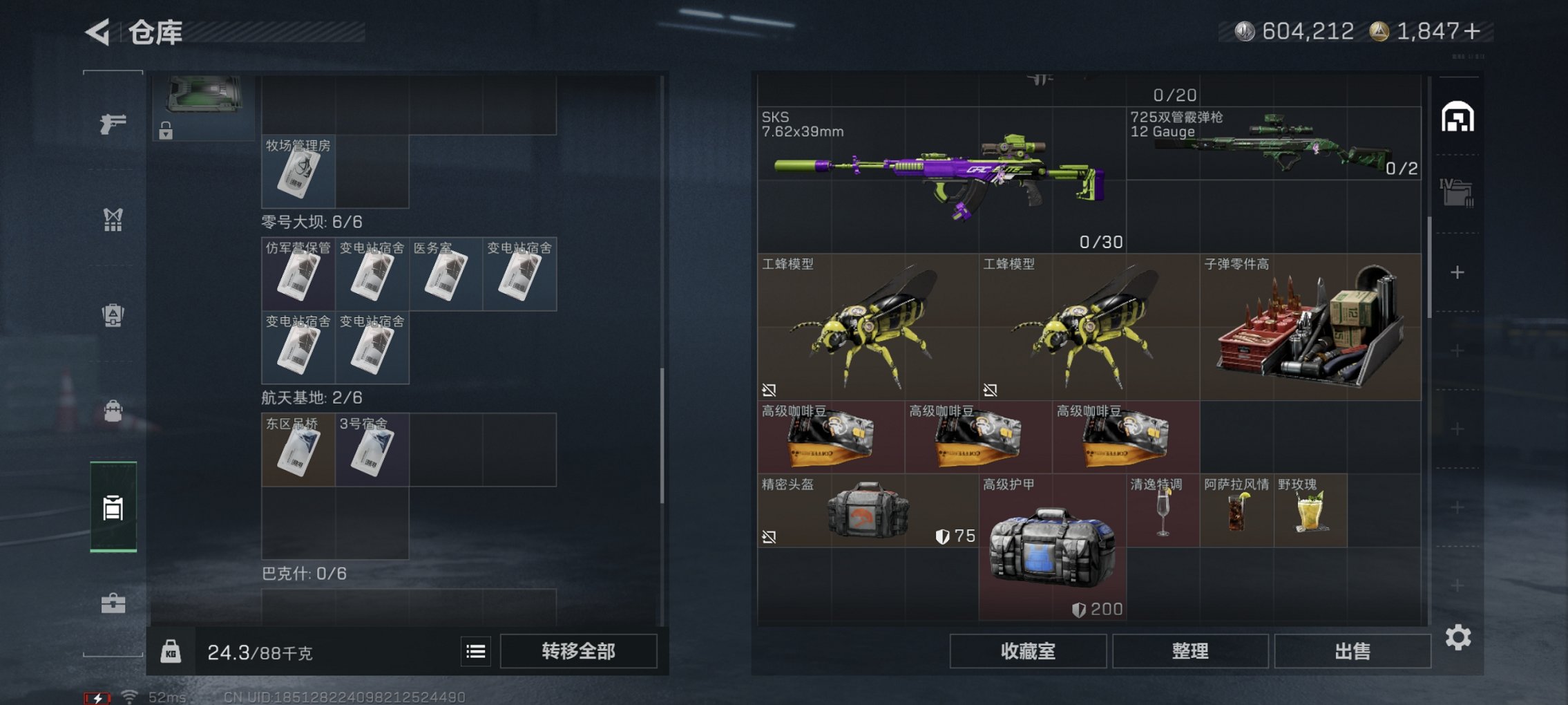Image resolution: width=1568 pixels, height=705 pixels.
Task: Switch to the highlighted storage tab in sidebar
Action: 113,509
